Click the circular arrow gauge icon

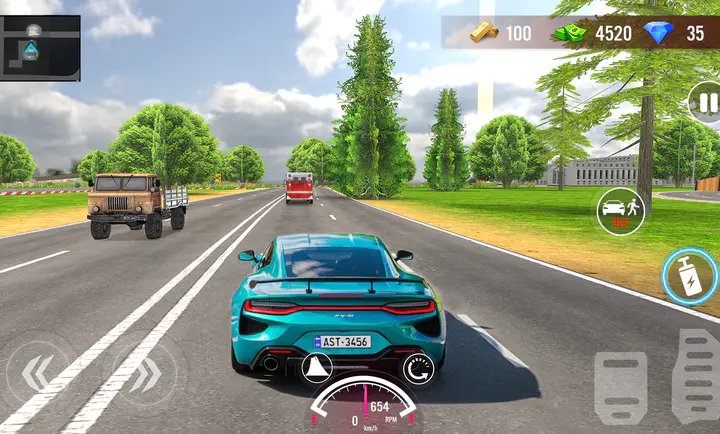pyautogui.click(x=417, y=369)
